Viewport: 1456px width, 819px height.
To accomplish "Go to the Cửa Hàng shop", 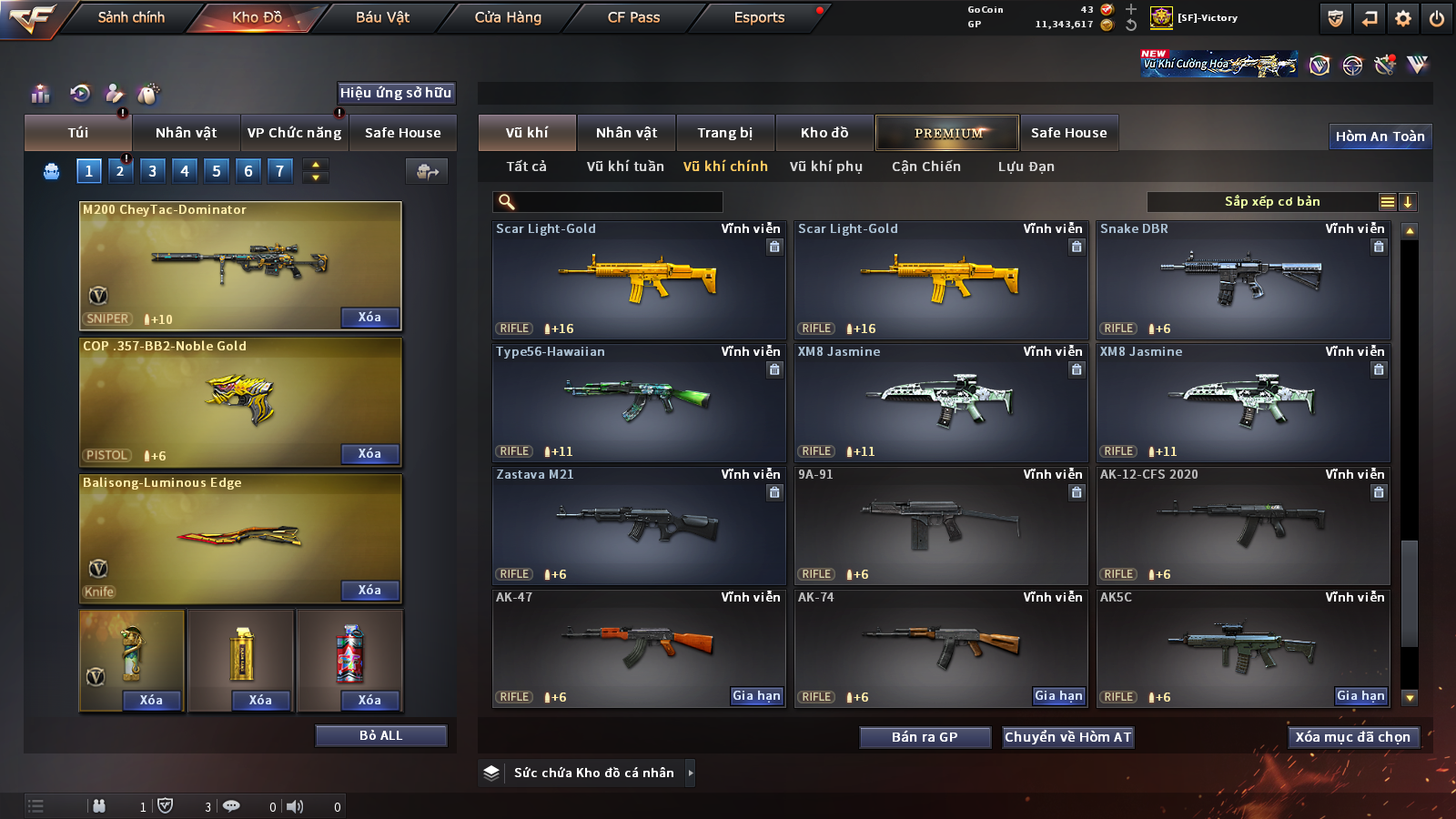I will click(x=508, y=17).
